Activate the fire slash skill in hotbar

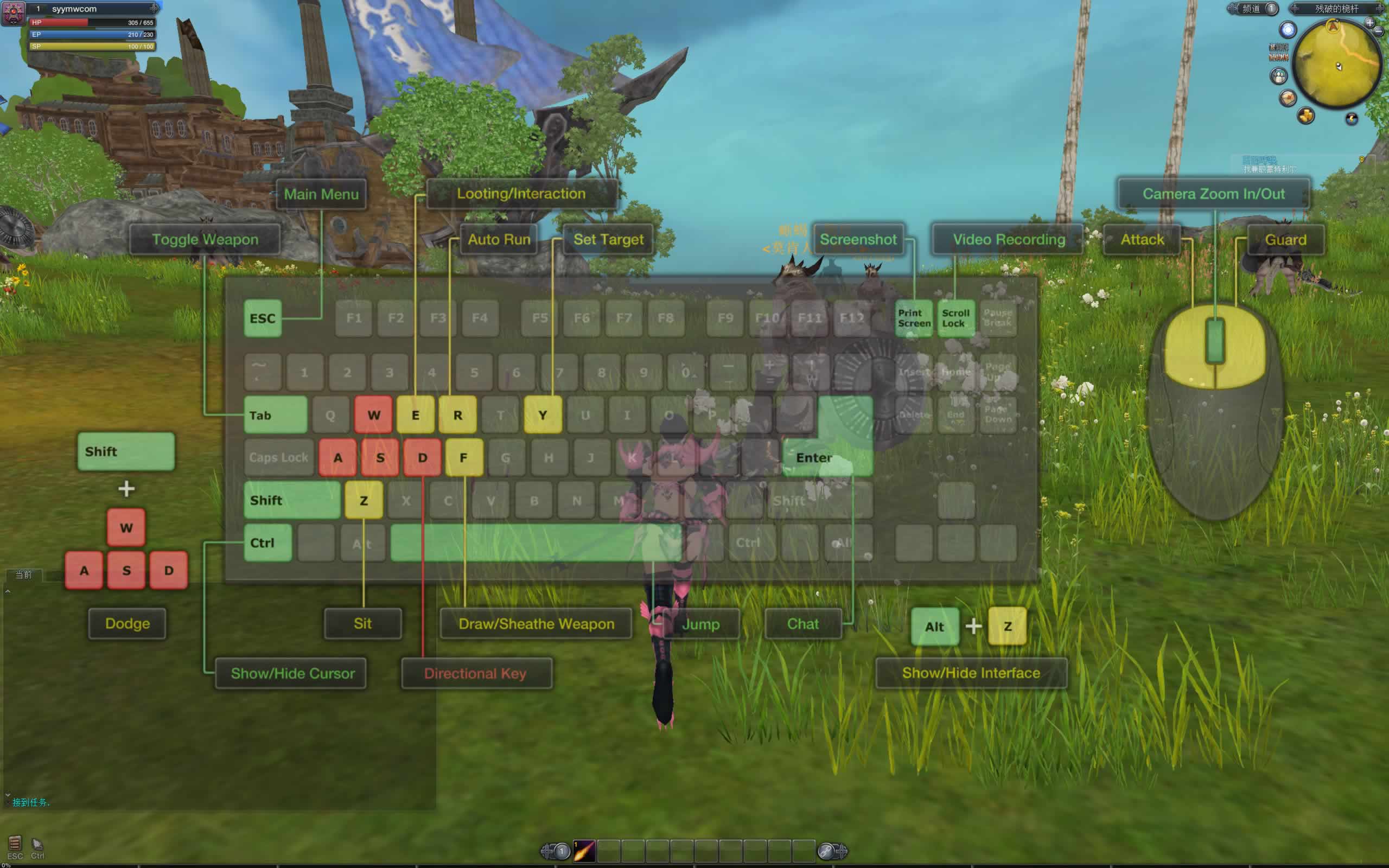click(584, 851)
